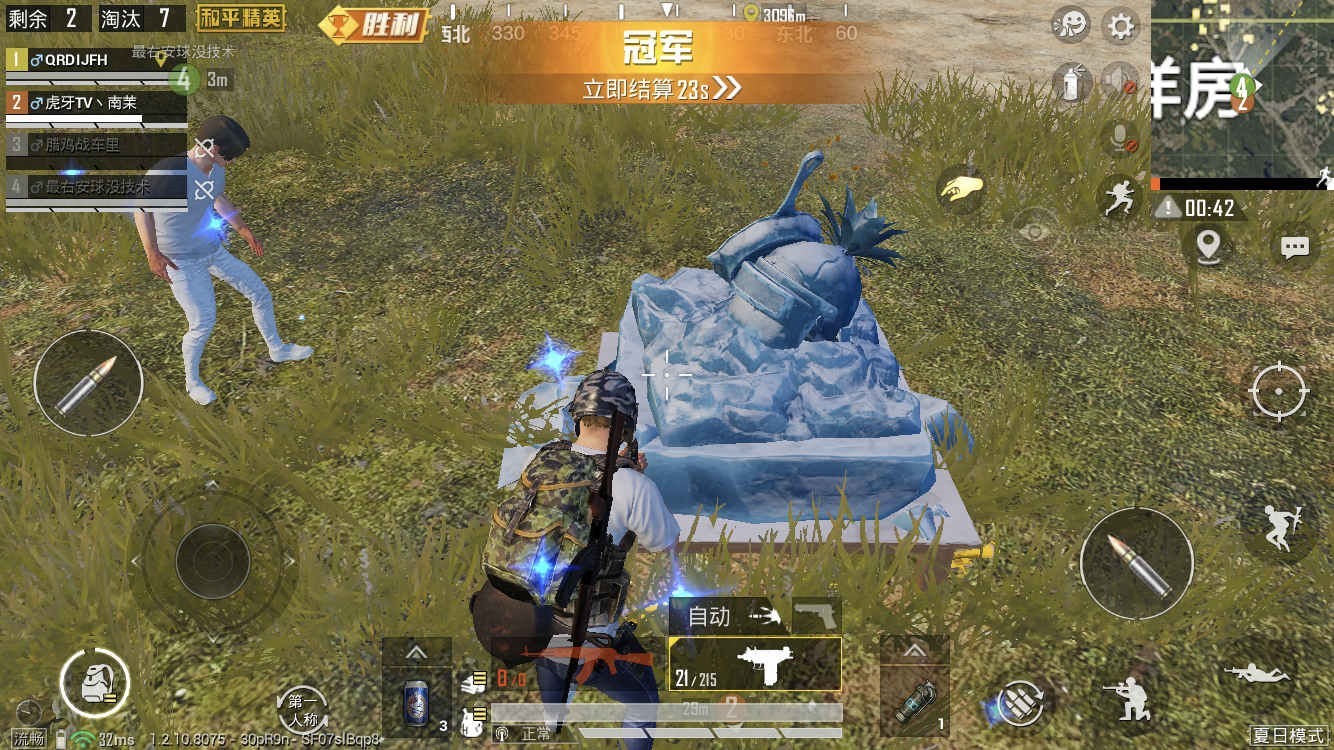Open the quick chat bubble icon
1334x750 pixels.
pos(1295,246)
